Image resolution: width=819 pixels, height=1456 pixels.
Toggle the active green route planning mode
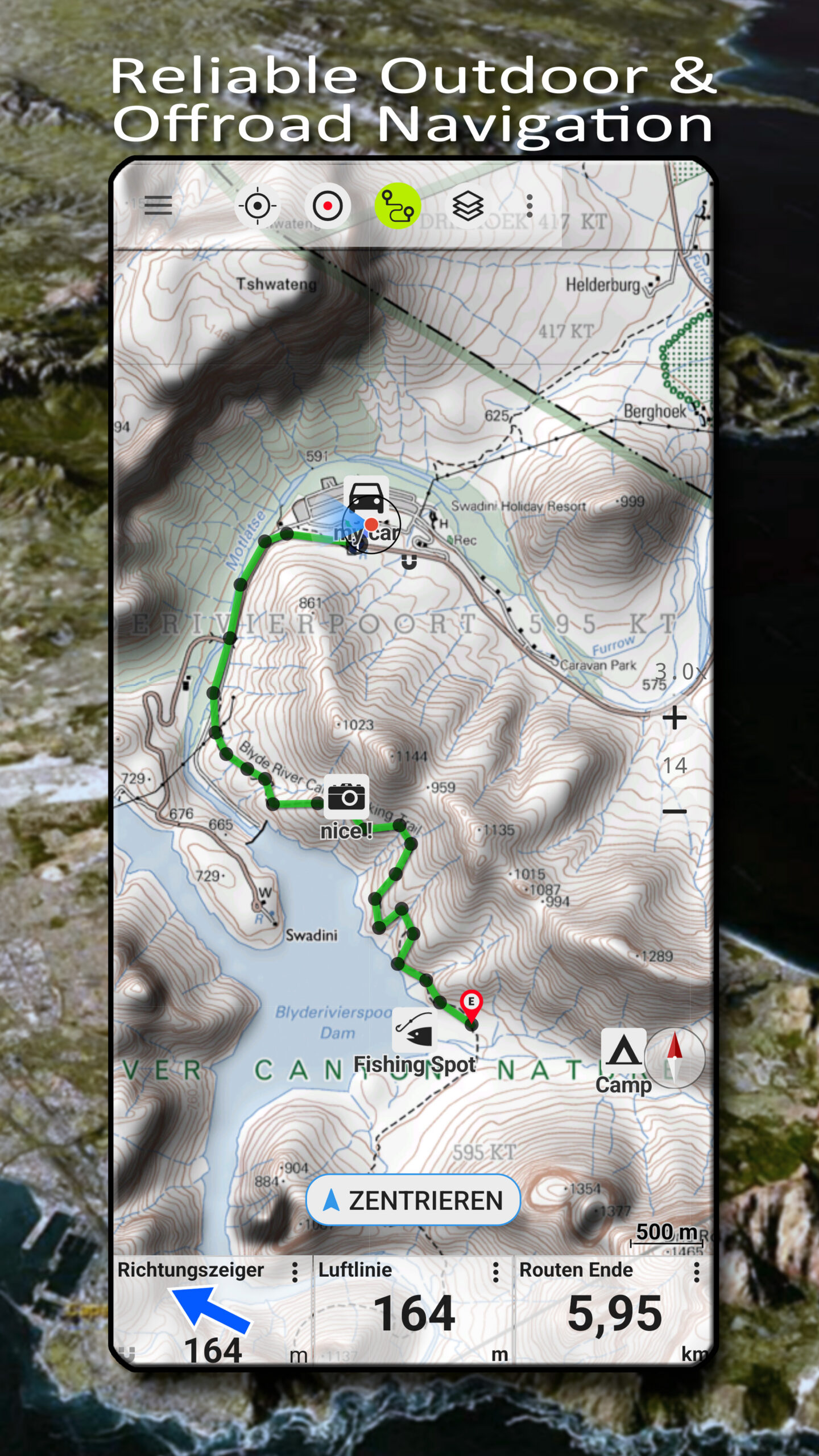pyautogui.click(x=398, y=206)
